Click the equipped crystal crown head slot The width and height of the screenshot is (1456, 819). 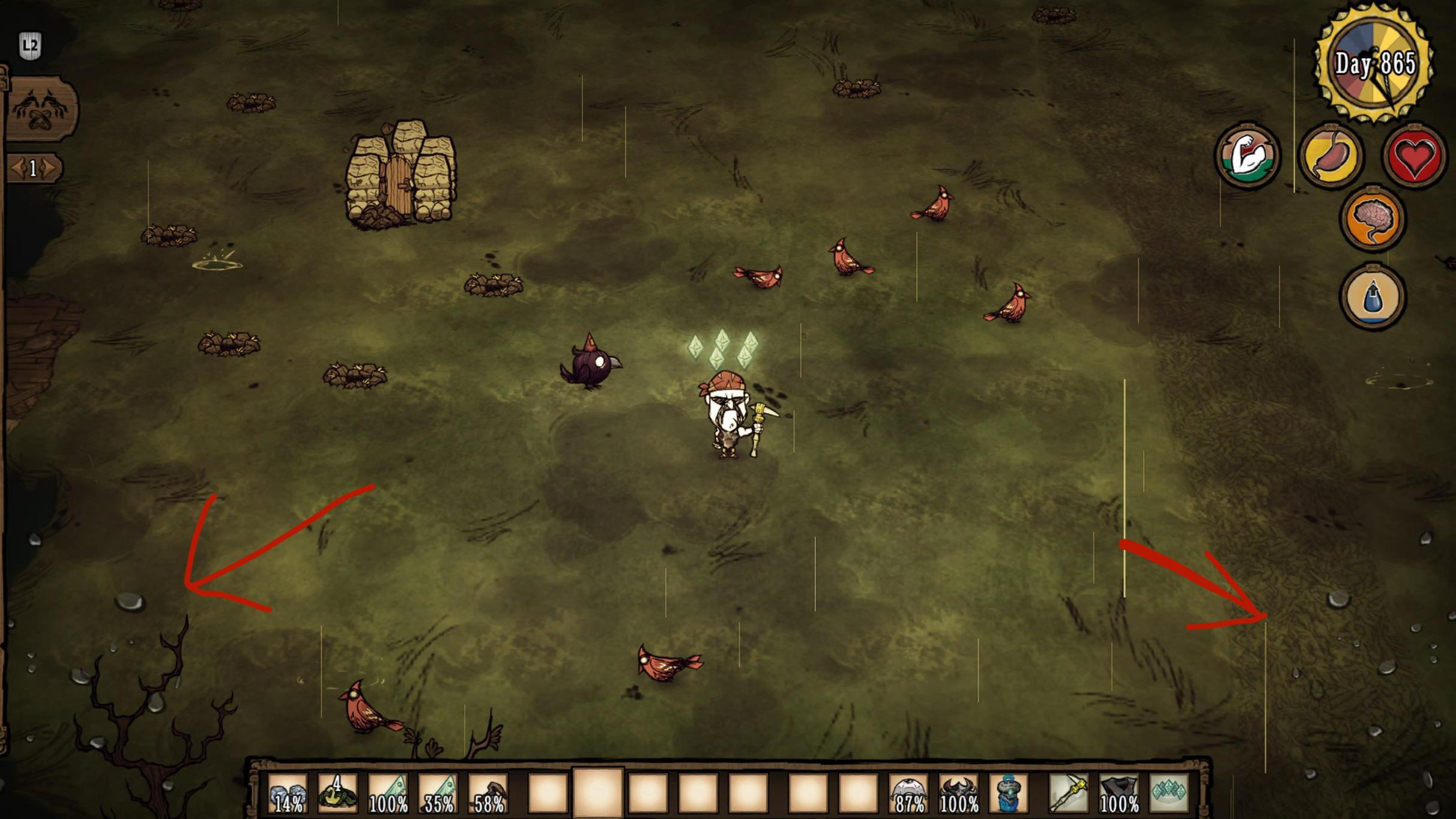coord(1168,793)
